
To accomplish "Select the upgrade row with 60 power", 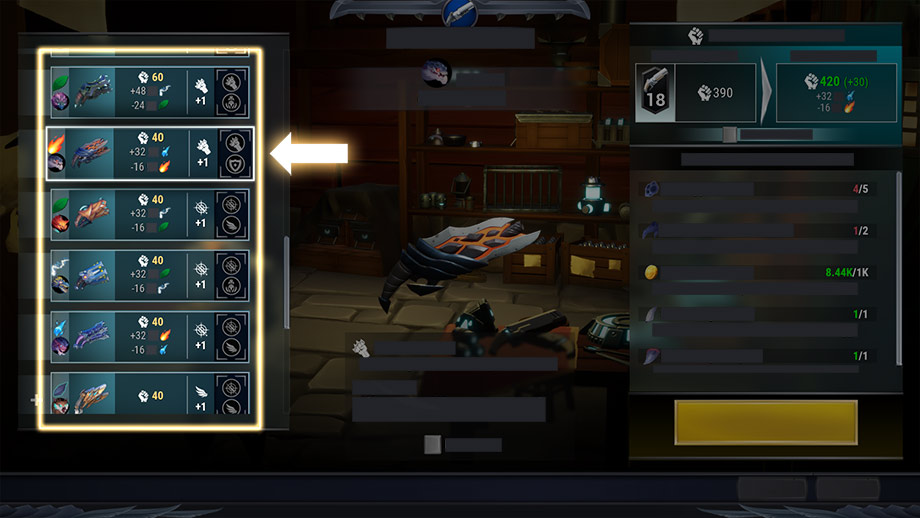I will (149, 91).
